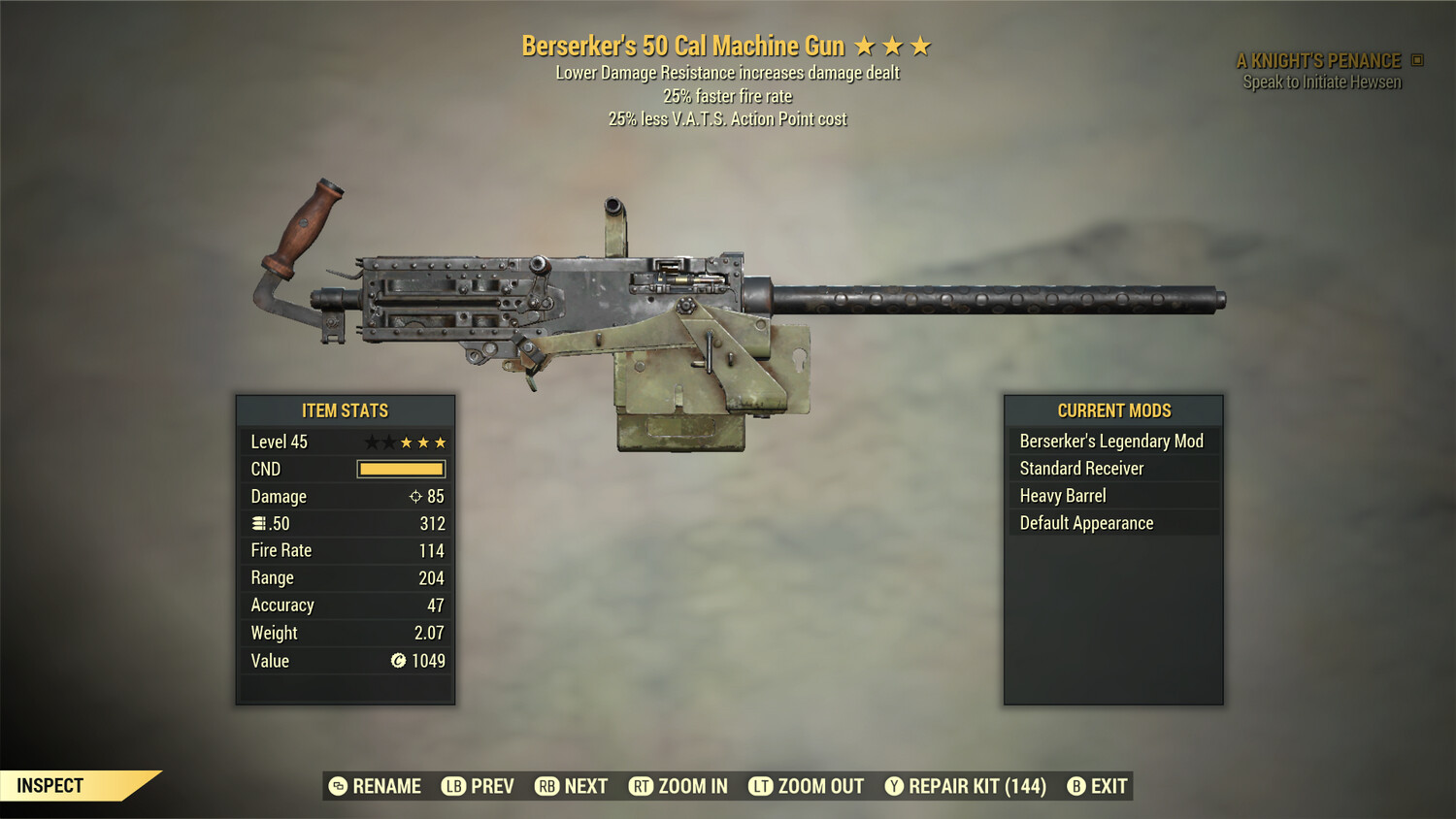The image size is (1456, 819).
Task: Click the CURRENT MODS panel header
Action: (1112, 410)
